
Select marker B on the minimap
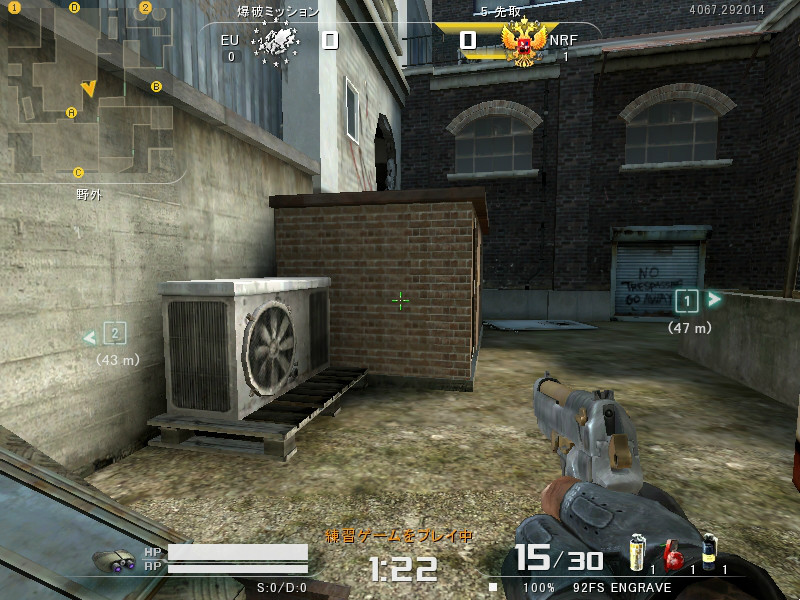click(x=156, y=87)
